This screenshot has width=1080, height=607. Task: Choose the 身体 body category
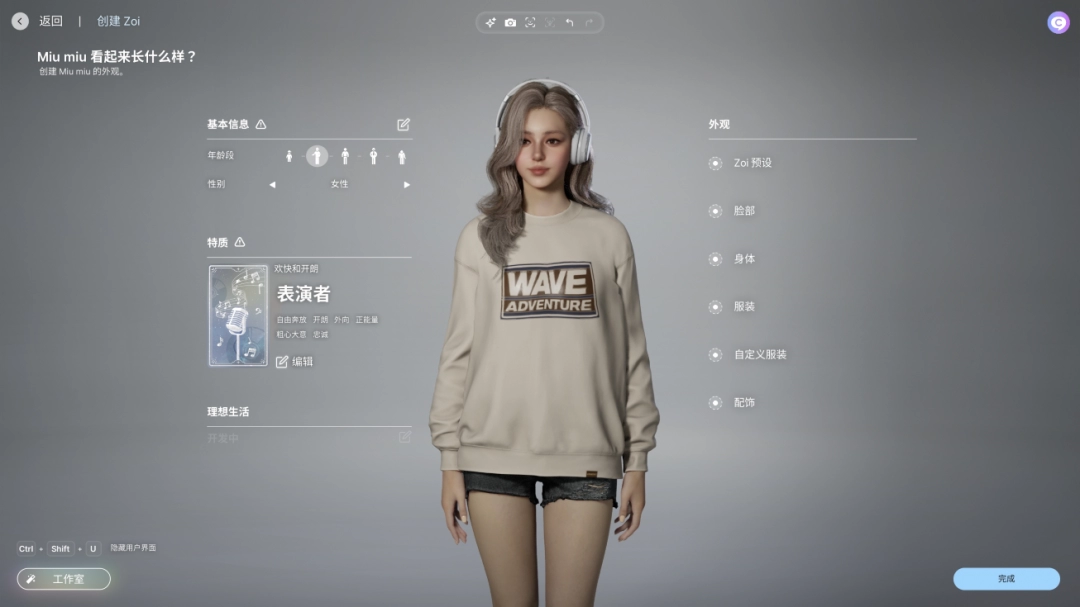click(x=744, y=259)
